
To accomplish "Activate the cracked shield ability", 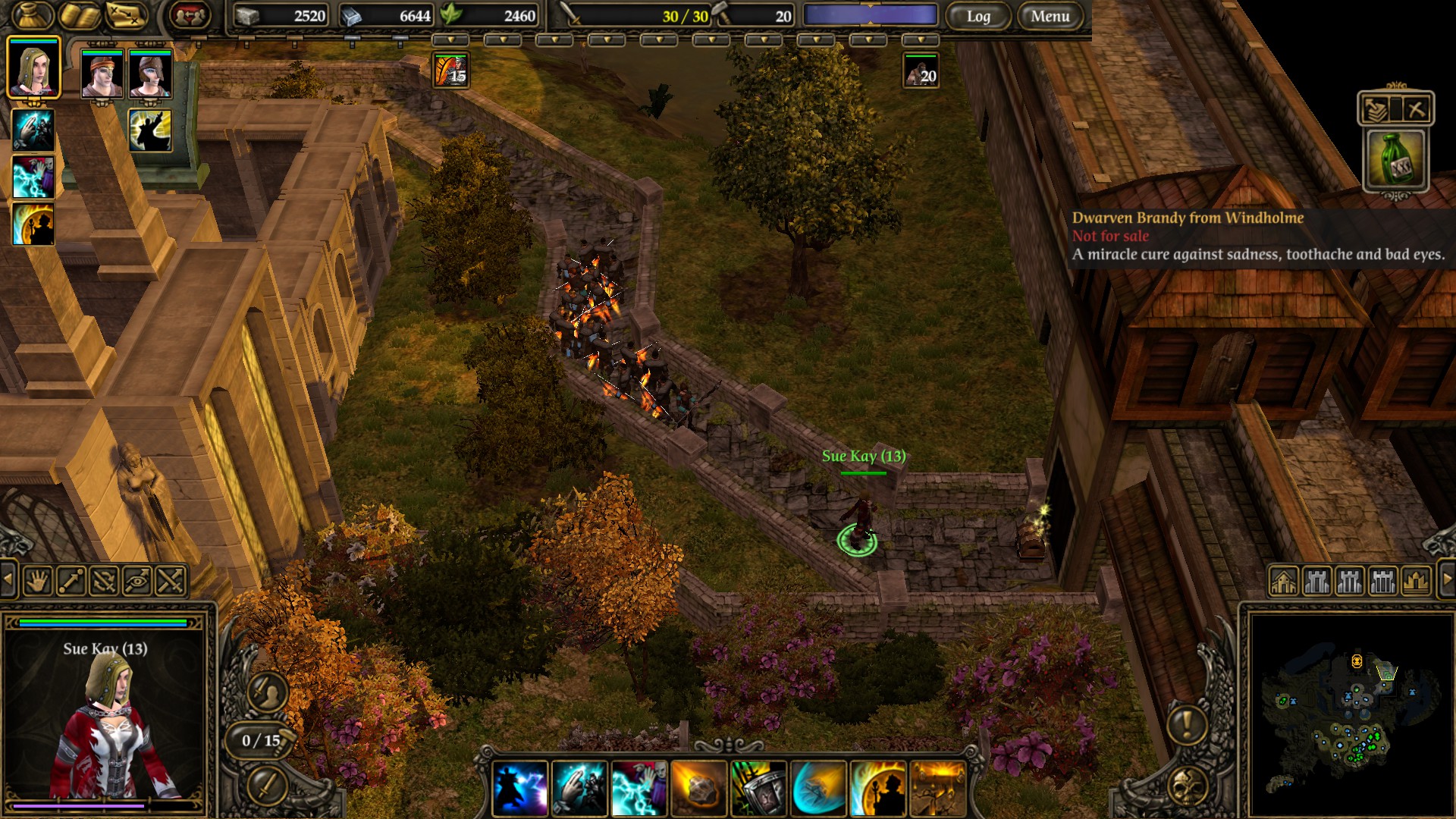I will 758,789.
